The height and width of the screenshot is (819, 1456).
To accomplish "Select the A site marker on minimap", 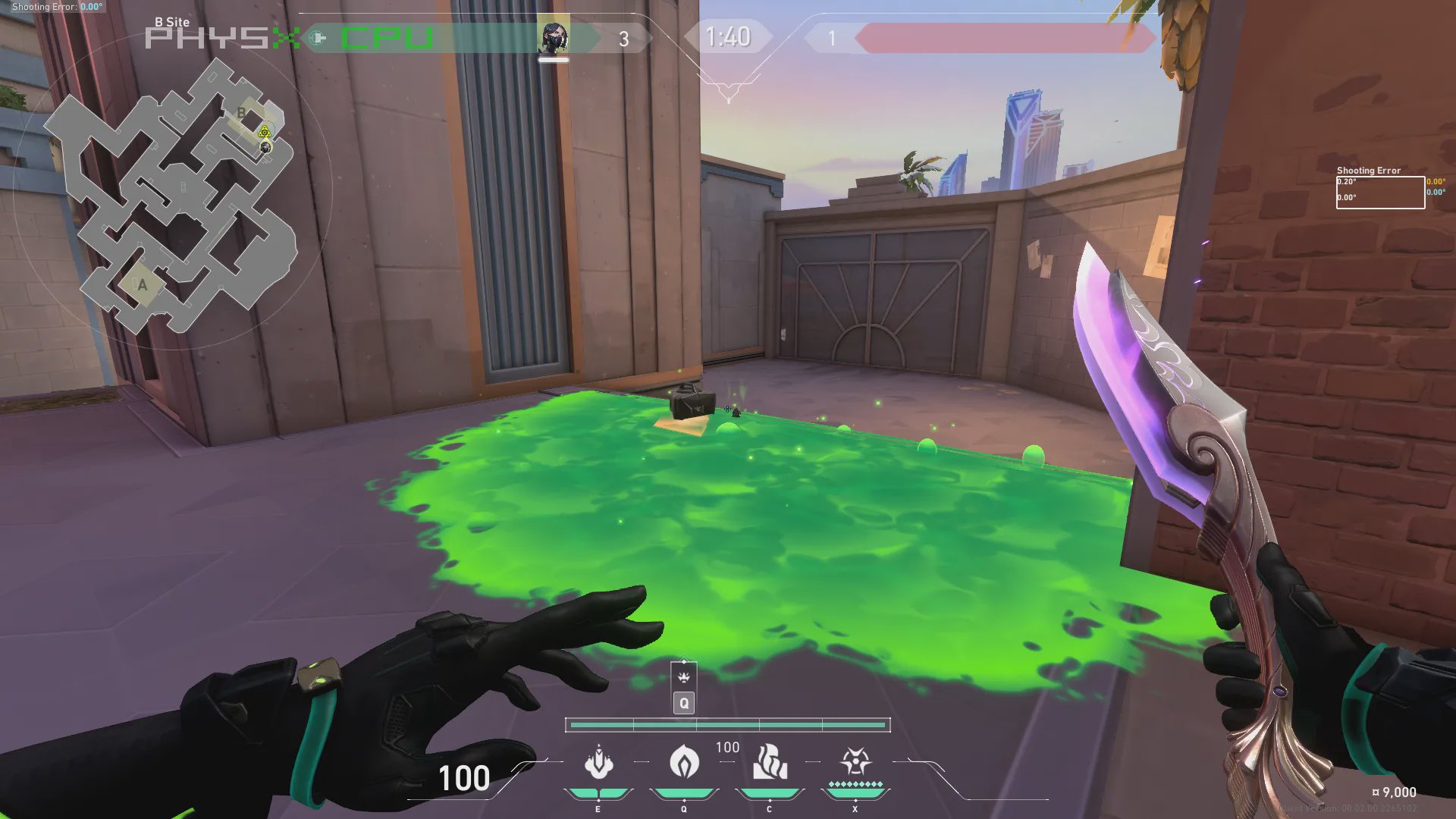I will pyautogui.click(x=142, y=285).
